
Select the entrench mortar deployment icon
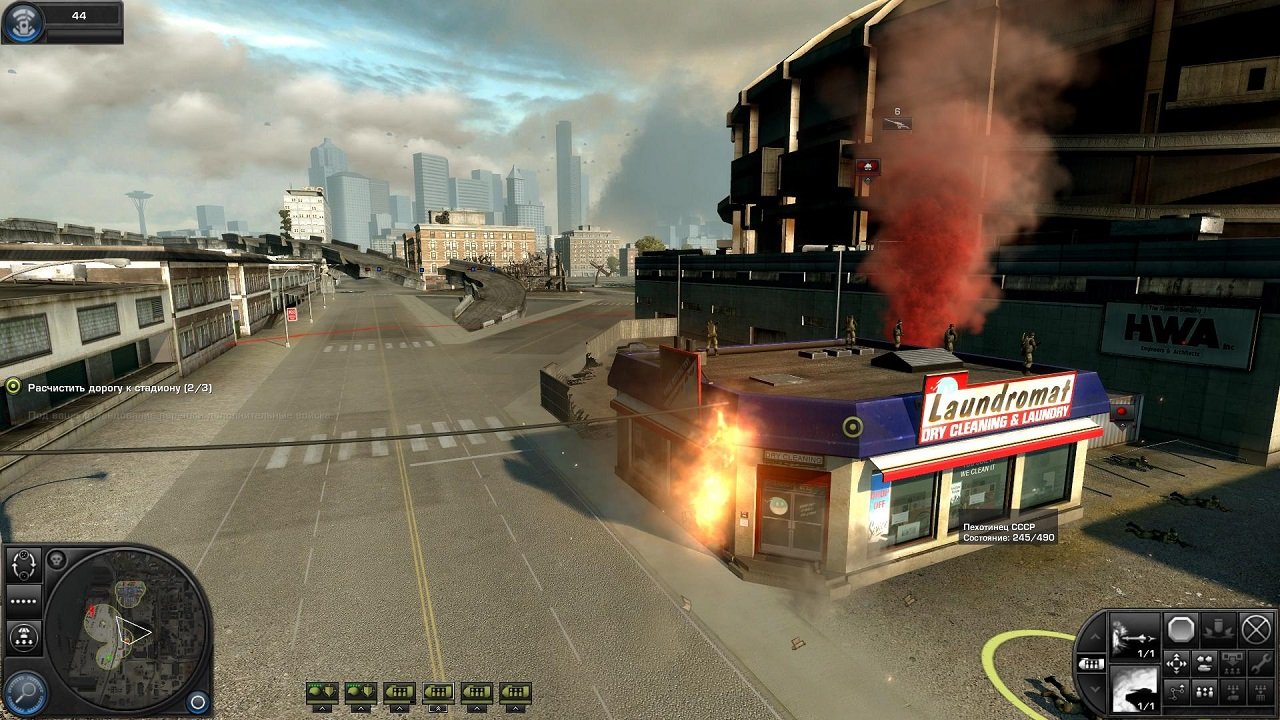pyautogui.click(x=1216, y=628)
